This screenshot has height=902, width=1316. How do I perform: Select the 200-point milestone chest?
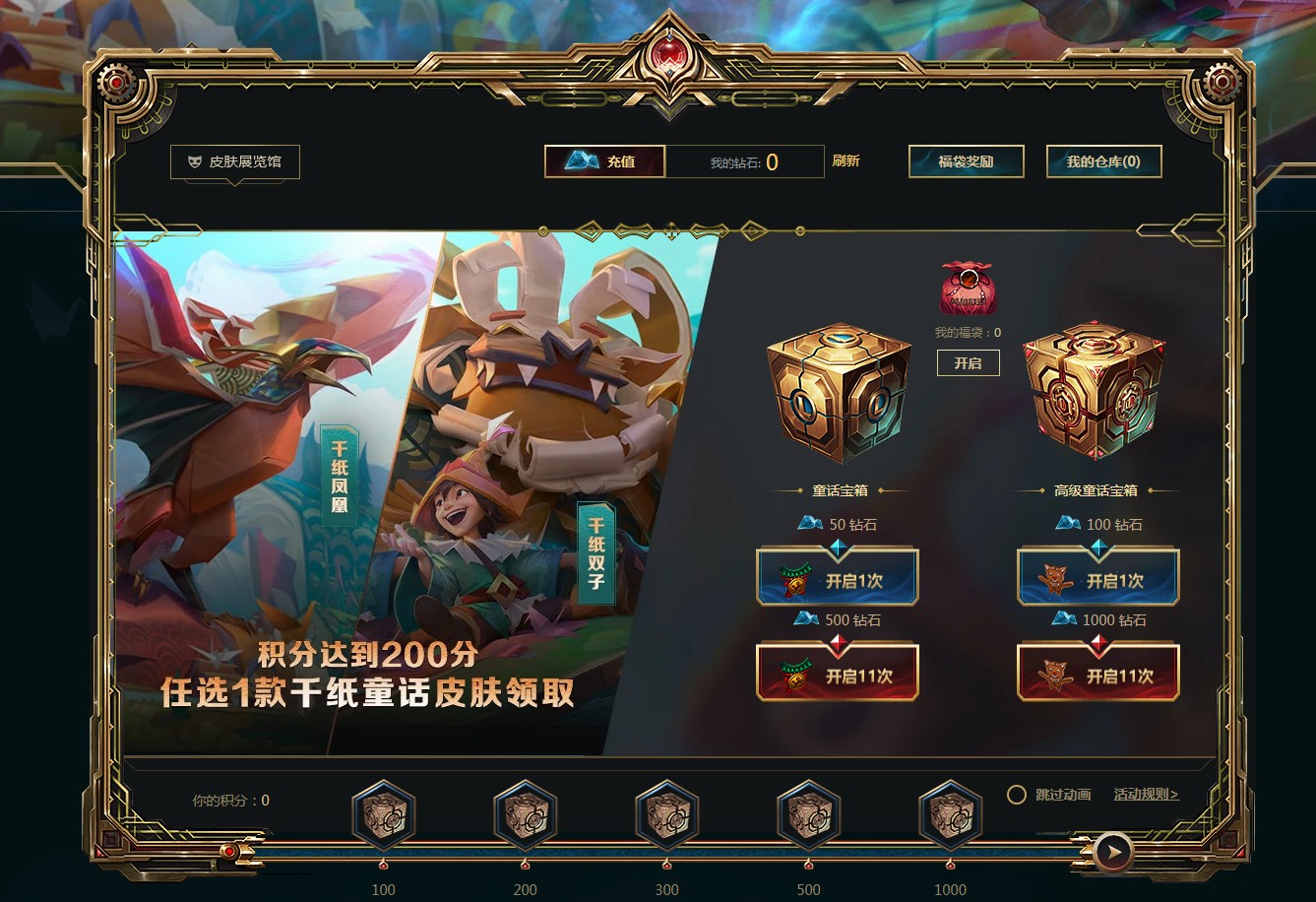(x=525, y=815)
